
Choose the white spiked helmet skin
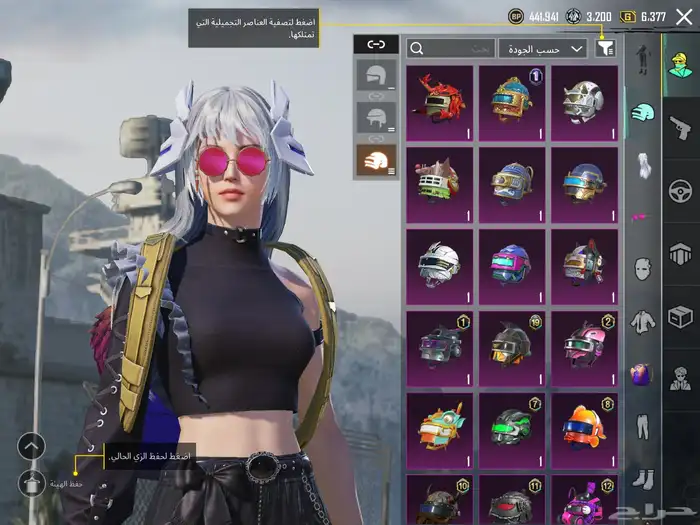click(x=584, y=102)
